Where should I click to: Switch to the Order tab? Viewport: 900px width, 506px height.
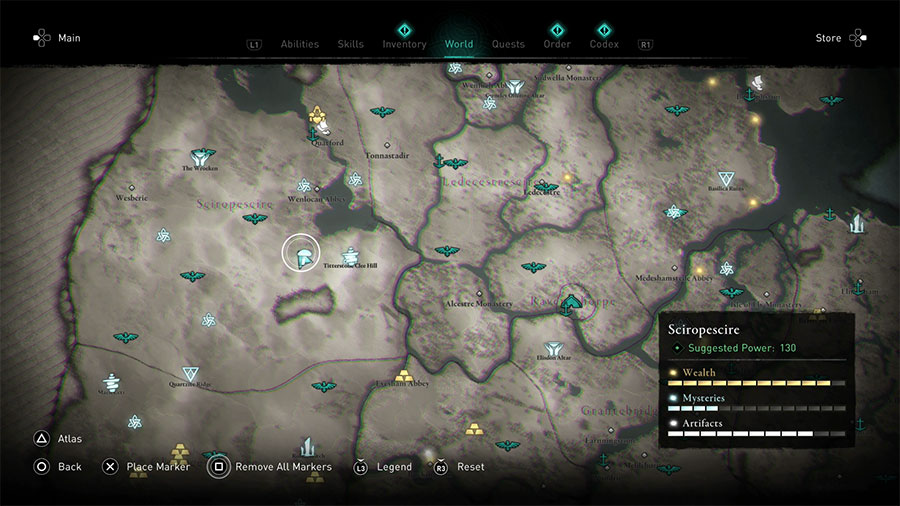pyautogui.click(x=557, y=44)
